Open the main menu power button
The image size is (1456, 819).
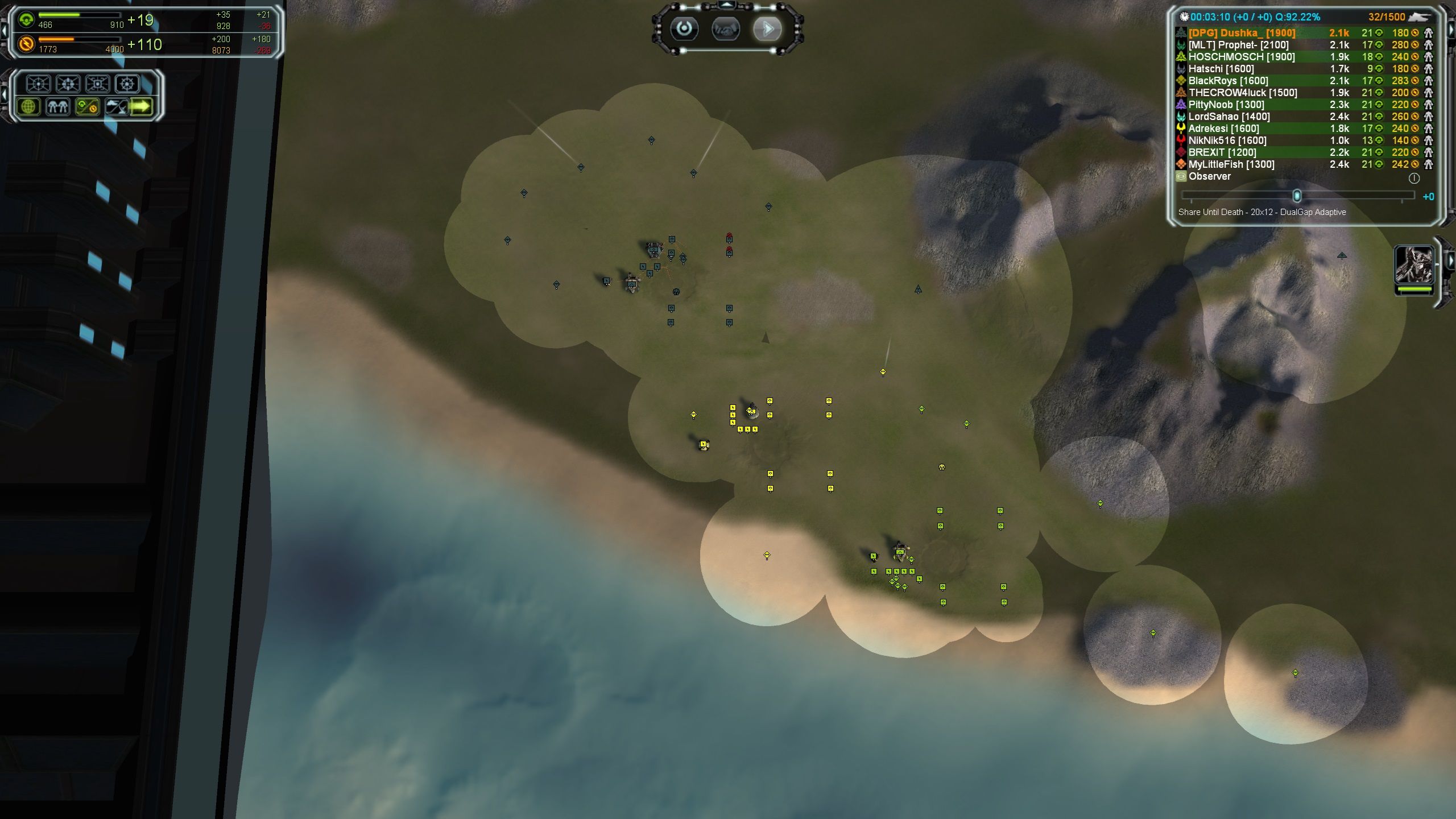(x=684, y=29)
